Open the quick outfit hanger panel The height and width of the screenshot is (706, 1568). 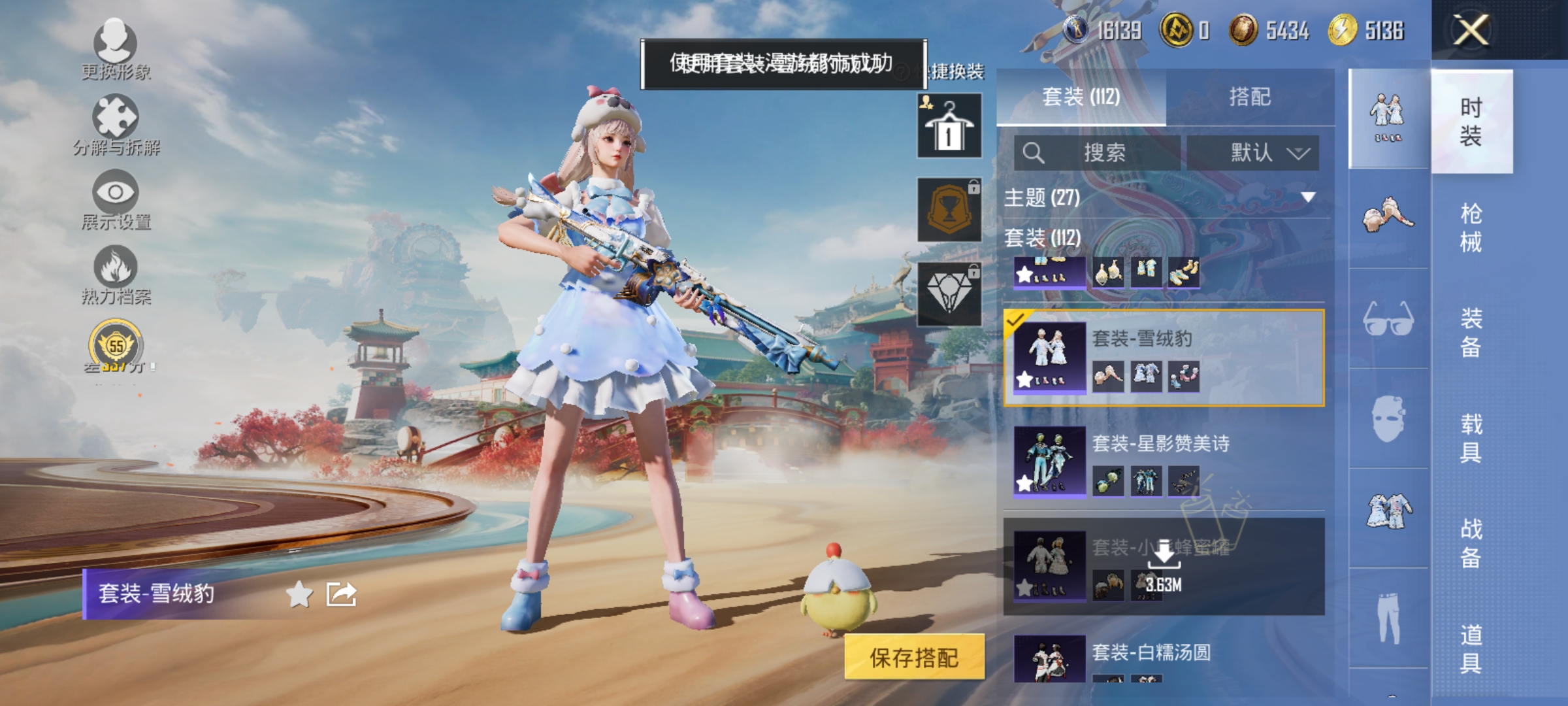pos(949,124)
